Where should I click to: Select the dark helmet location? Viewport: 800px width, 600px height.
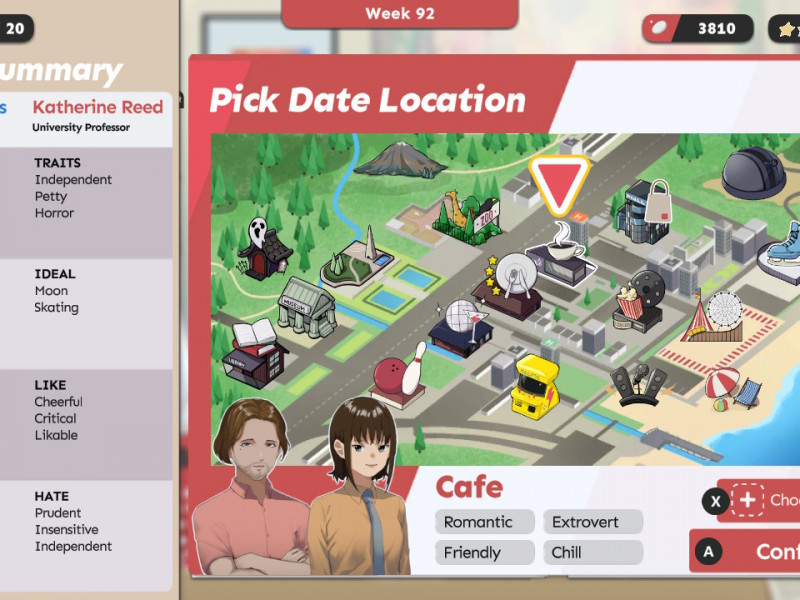pyautogui.click(x=755, y=172)
